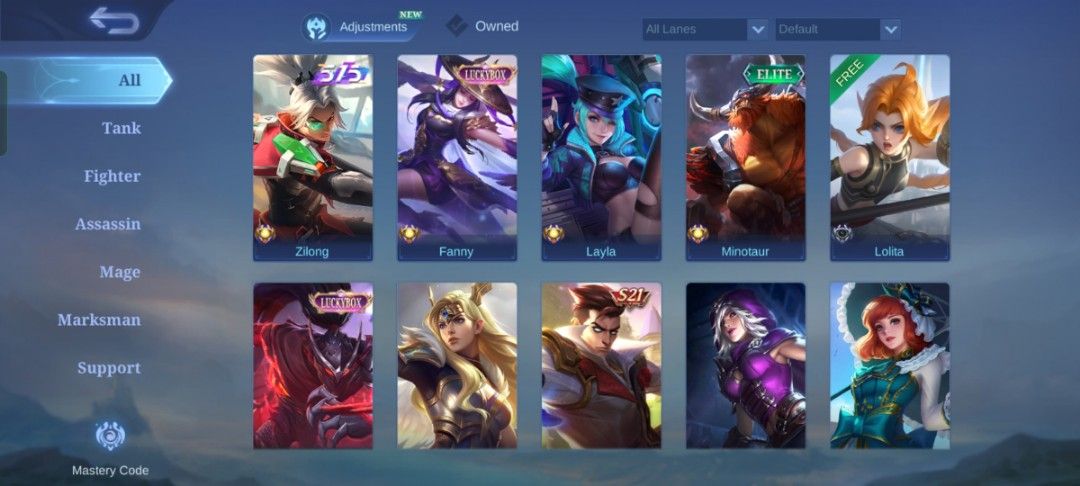The height and width of the screenshot is (486, 1080).
Task: Choose the Fanny hero card
Action: (457, 157)
